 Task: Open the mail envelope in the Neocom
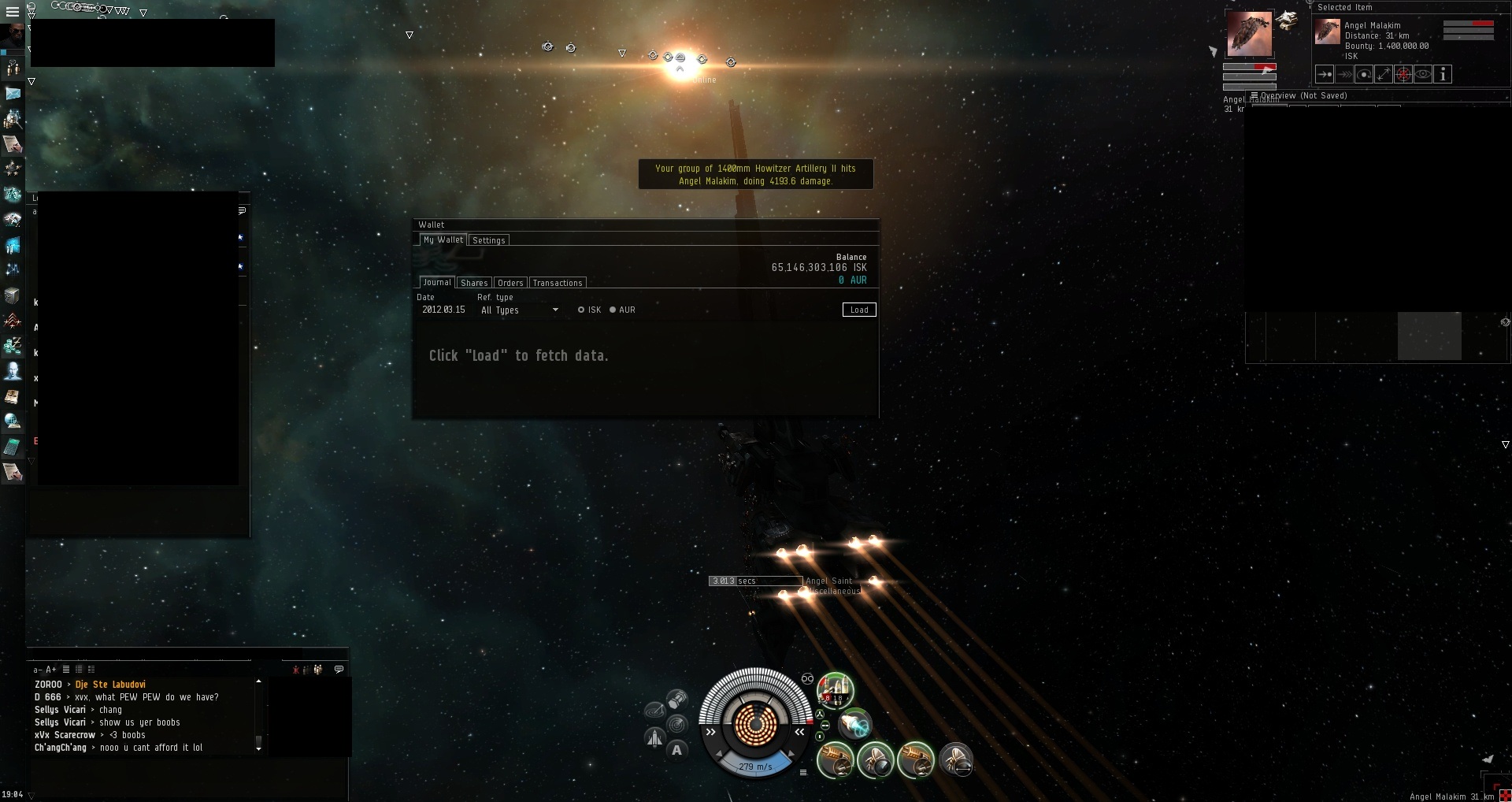(x=13, y=94)
